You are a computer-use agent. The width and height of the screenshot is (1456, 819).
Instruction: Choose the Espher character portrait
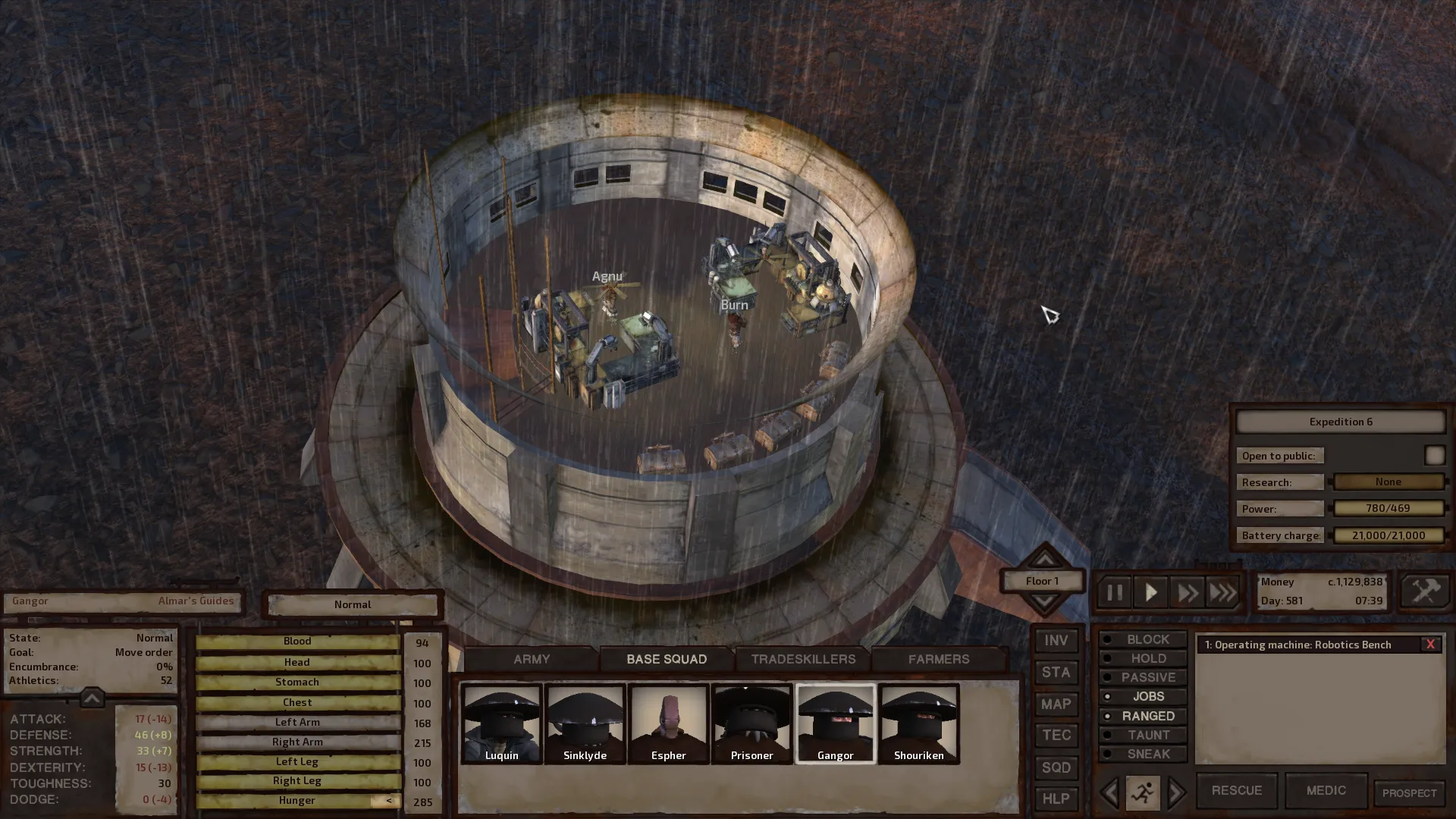pos(668,723)
